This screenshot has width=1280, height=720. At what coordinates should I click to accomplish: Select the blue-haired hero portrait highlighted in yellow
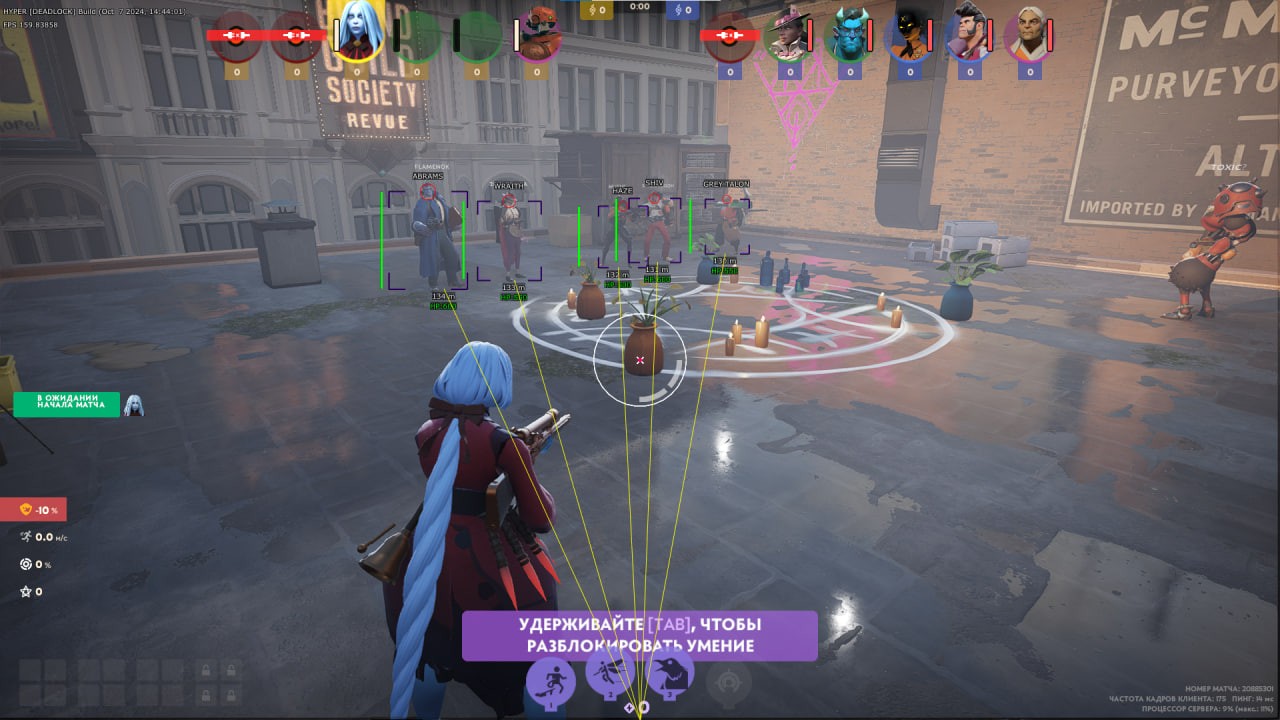pyautogui.click(x=358, y=30)
